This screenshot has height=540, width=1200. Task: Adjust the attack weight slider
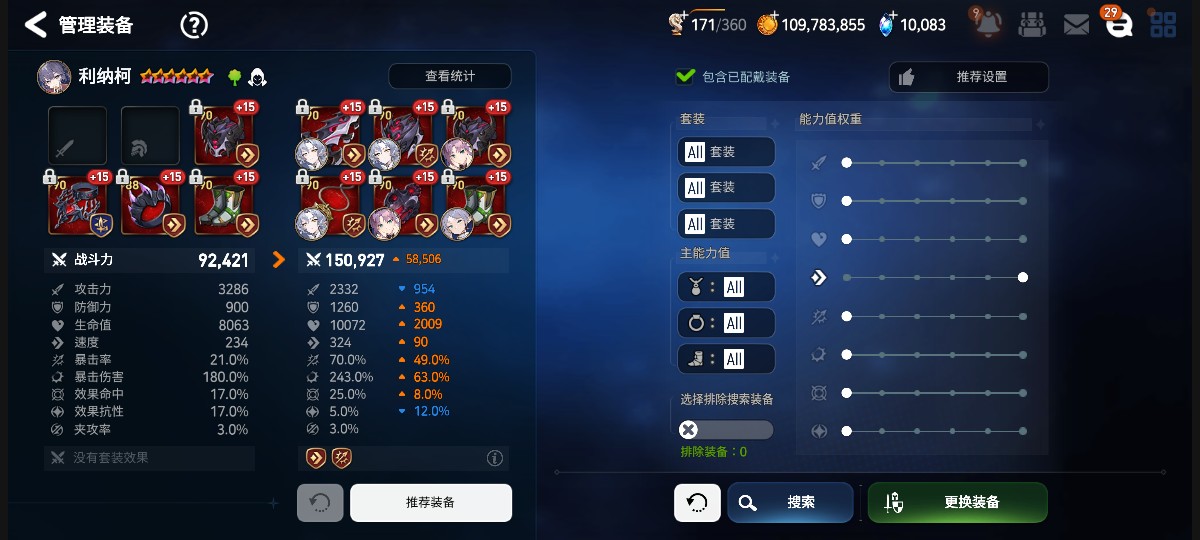coord(847,162)
